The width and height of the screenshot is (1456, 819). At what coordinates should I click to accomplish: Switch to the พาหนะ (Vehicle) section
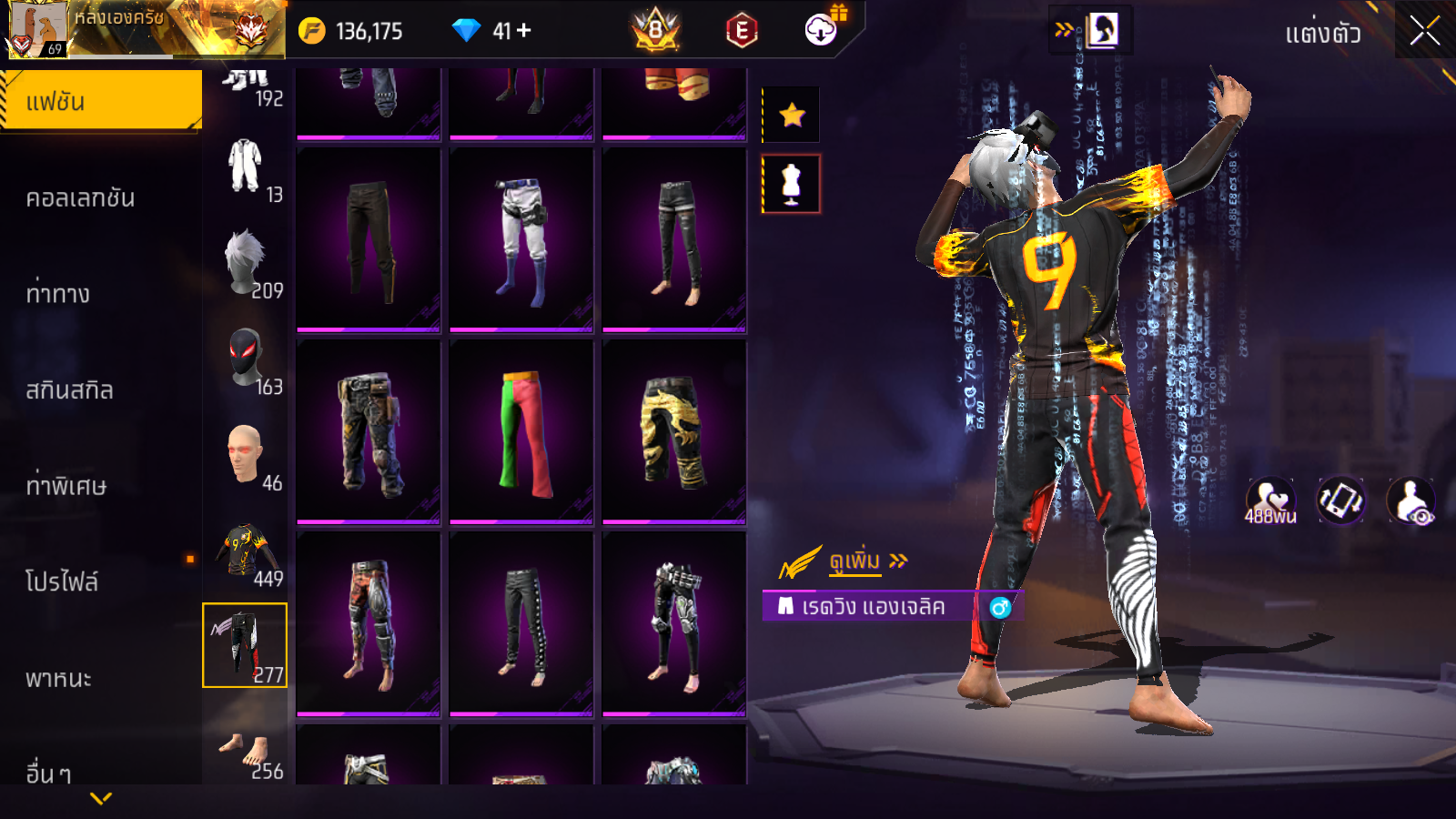[x=59, y=679]
